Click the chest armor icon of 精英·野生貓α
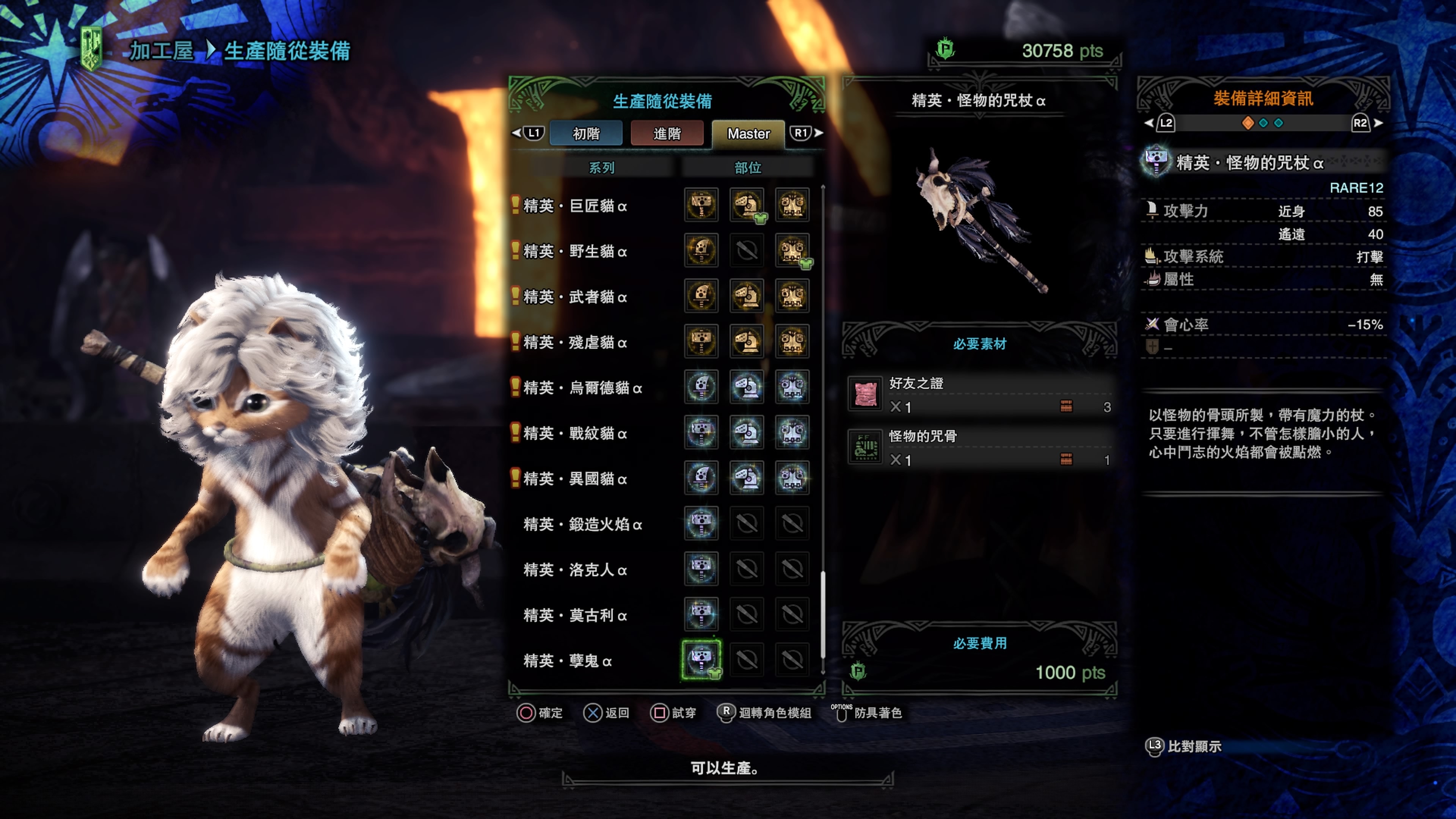The height and width of the screenshot is (819, 1456). (x=792, y=251)
